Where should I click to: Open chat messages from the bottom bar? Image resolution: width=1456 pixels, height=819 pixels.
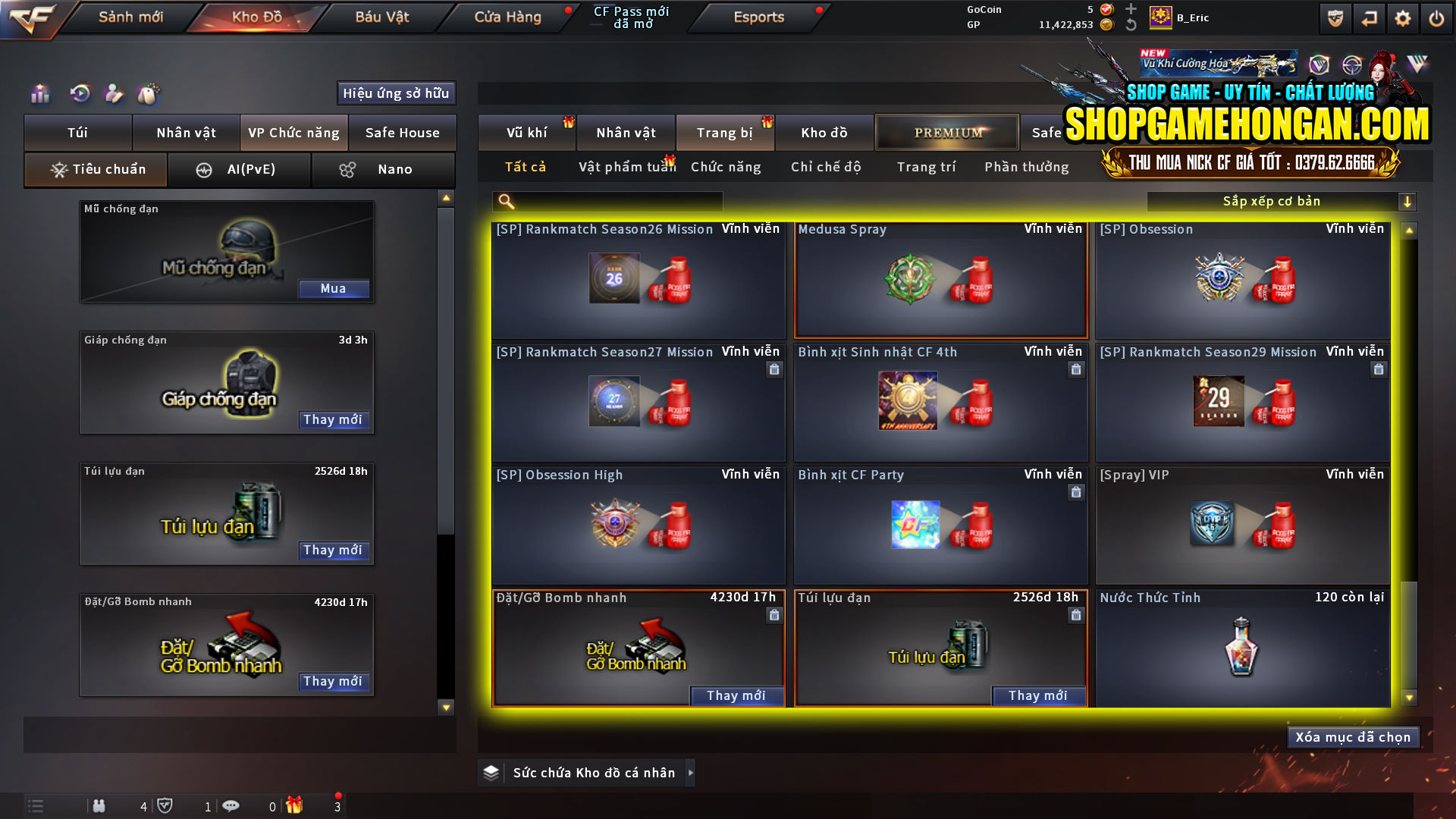click(231, 805)
